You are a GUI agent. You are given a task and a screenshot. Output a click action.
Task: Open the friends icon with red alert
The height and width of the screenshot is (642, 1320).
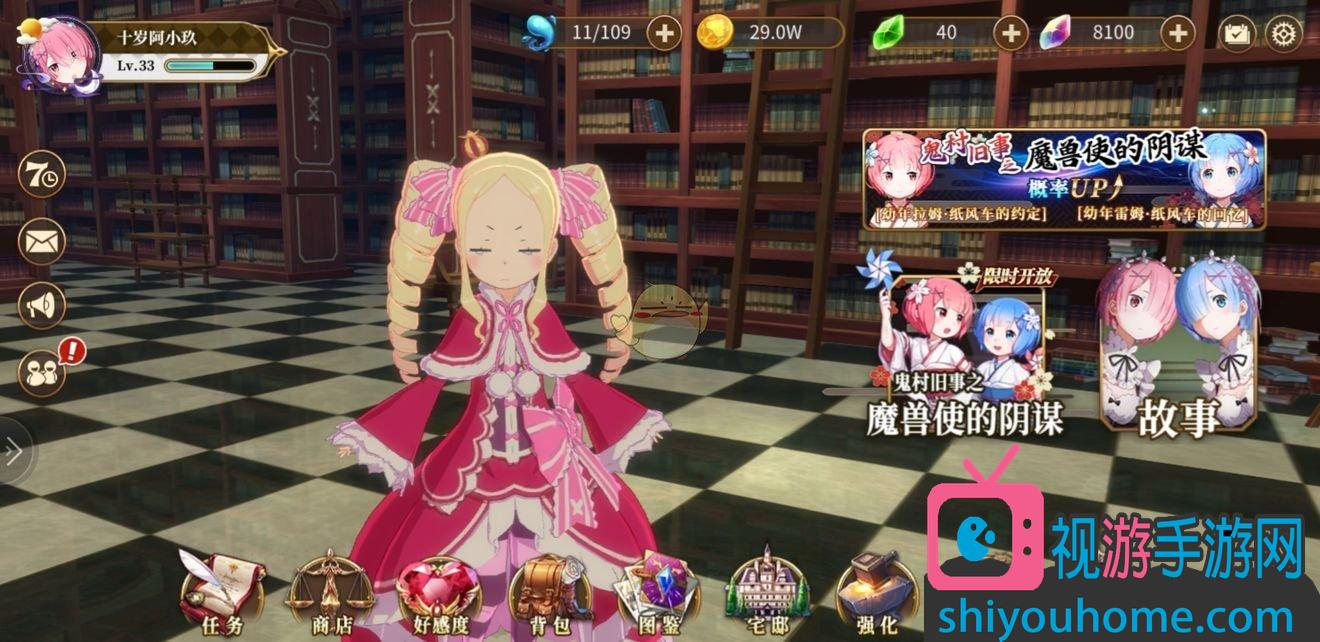(x=44, y=372)
